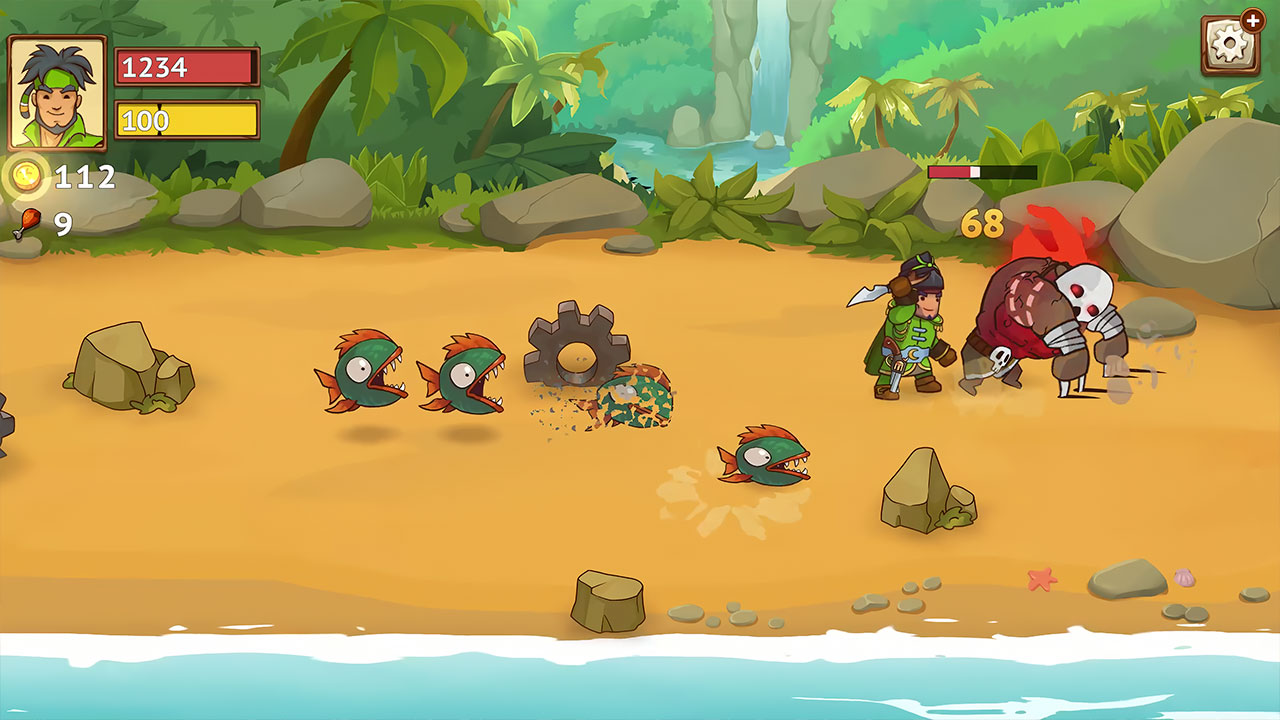
Task: Click the large gear cog on the beach
Action: [576, 354]
